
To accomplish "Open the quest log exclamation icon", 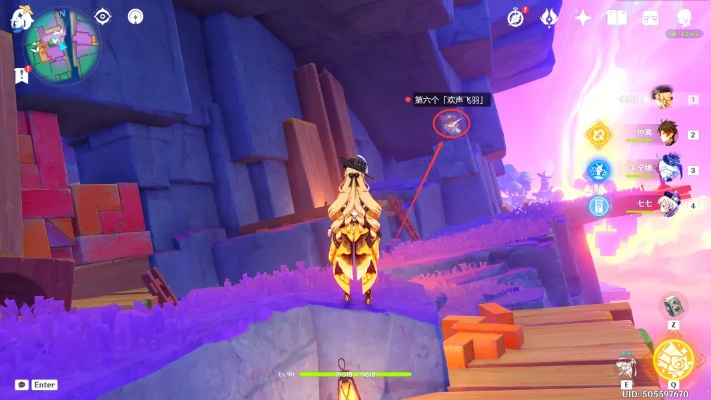I will click(x=22, y=75).
